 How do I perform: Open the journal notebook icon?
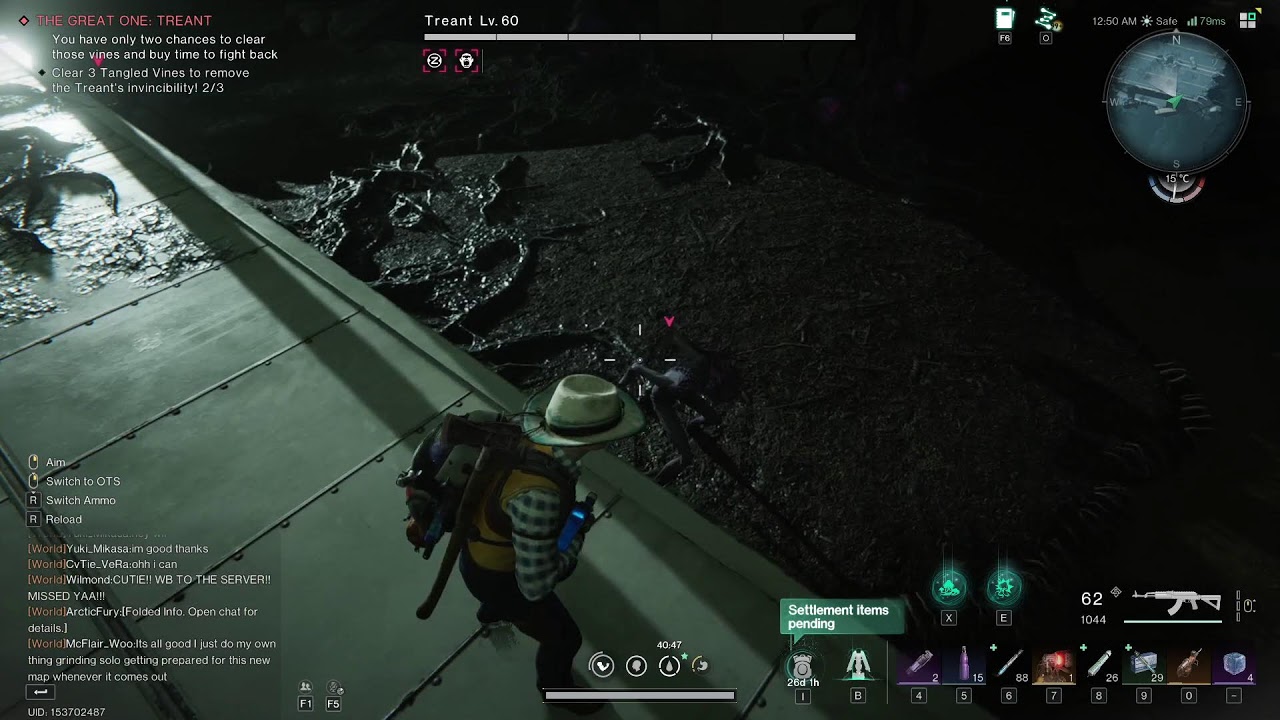(1005, 19)
